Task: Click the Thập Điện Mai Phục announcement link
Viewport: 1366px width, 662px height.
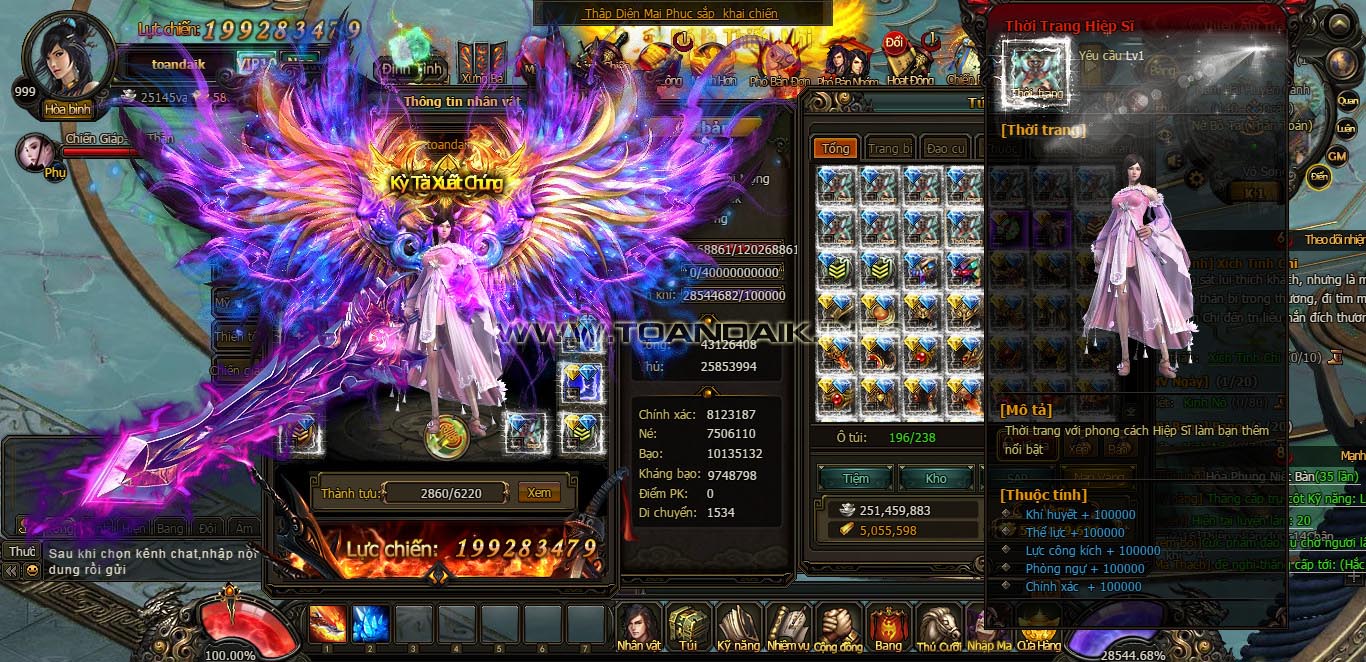Action: pyautogui.click(x=680, y=14)
